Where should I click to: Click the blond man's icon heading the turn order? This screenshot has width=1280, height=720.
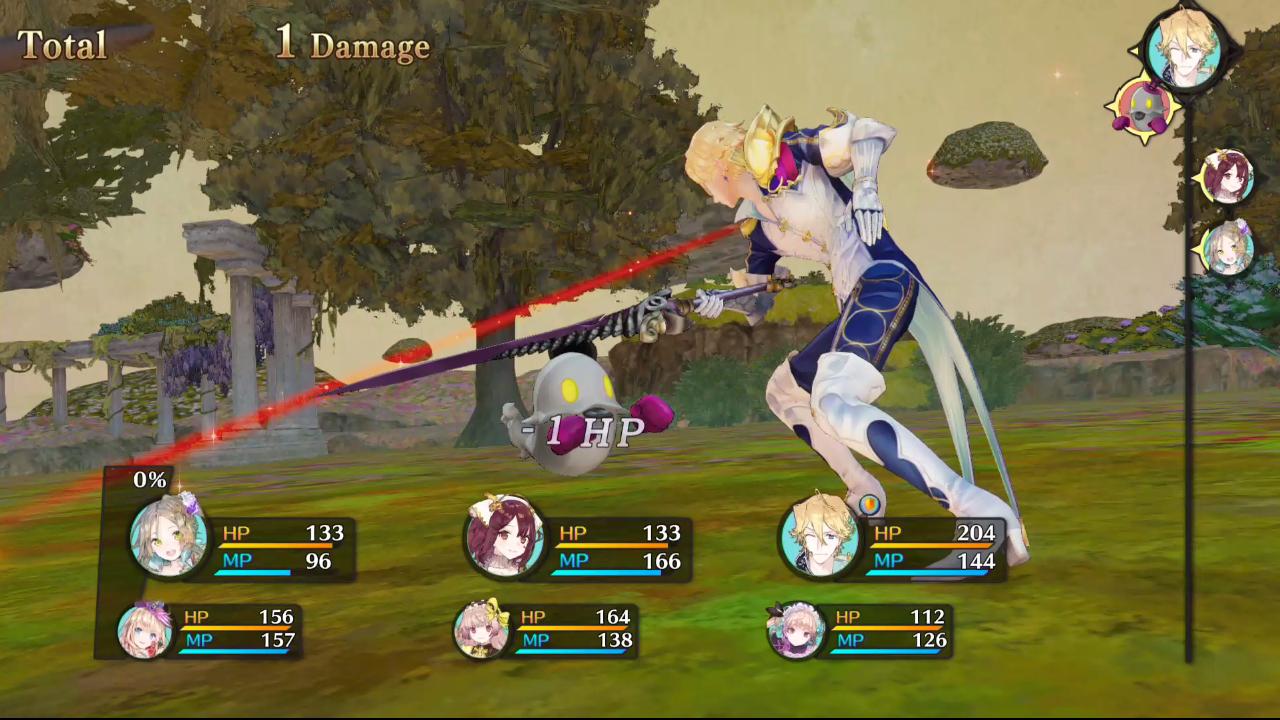pyautogui.click(x=1184, y=48)
